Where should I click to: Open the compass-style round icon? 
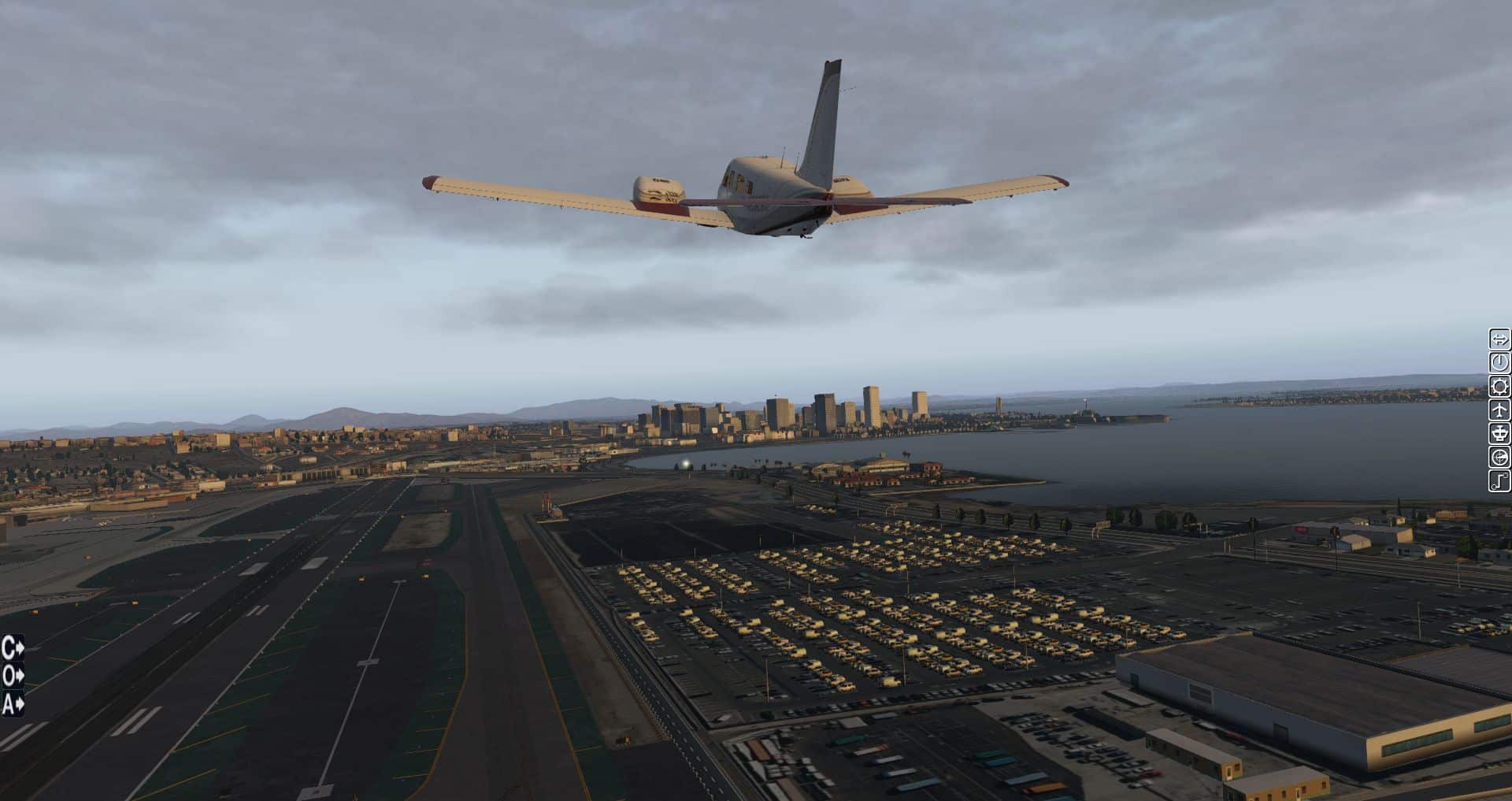[1499, 457]
